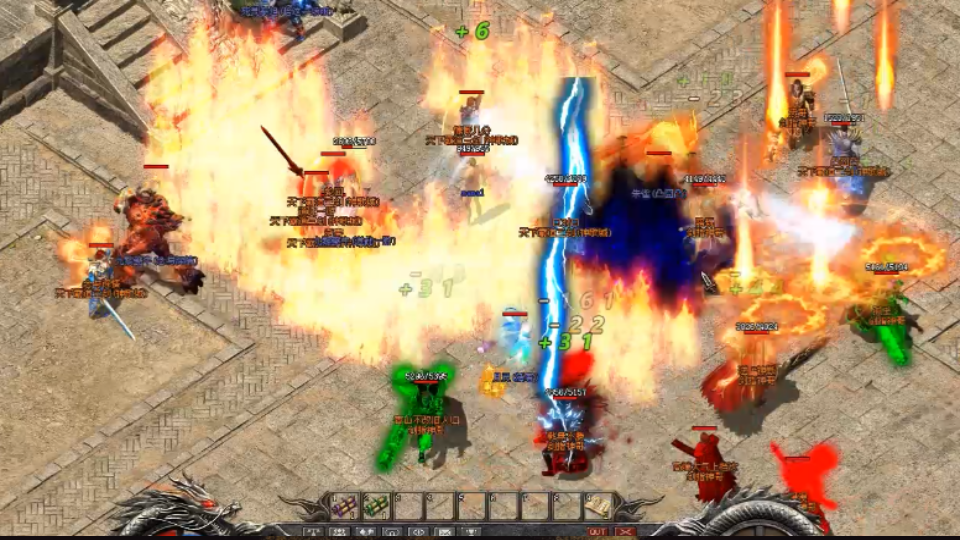Screen dimensions: 960x540
Task: Open the trophy ranking button
Action: 471,531
